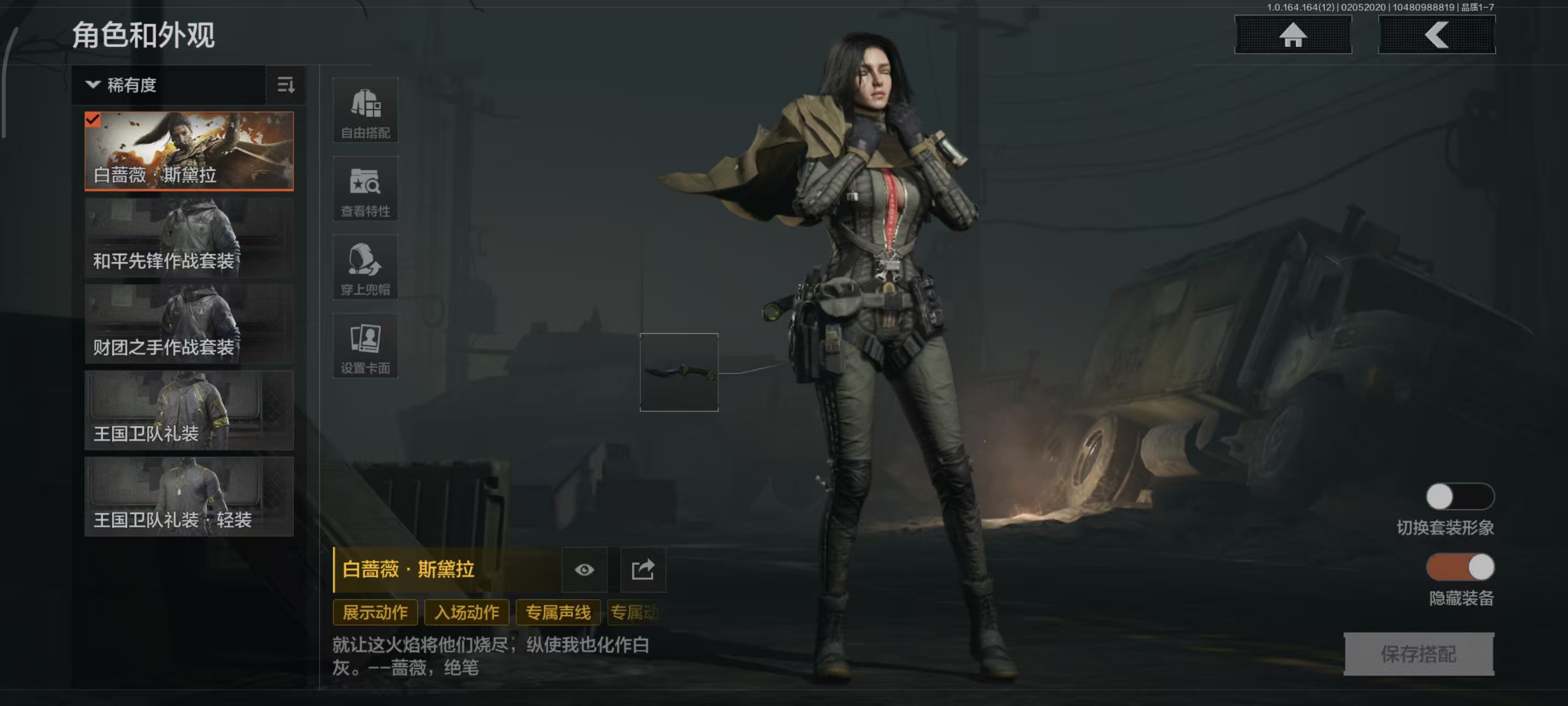Viewport: 1568px width, 706px height.
Task: Open 自由搭配 free matching
Action: click(x=365, y=110)
